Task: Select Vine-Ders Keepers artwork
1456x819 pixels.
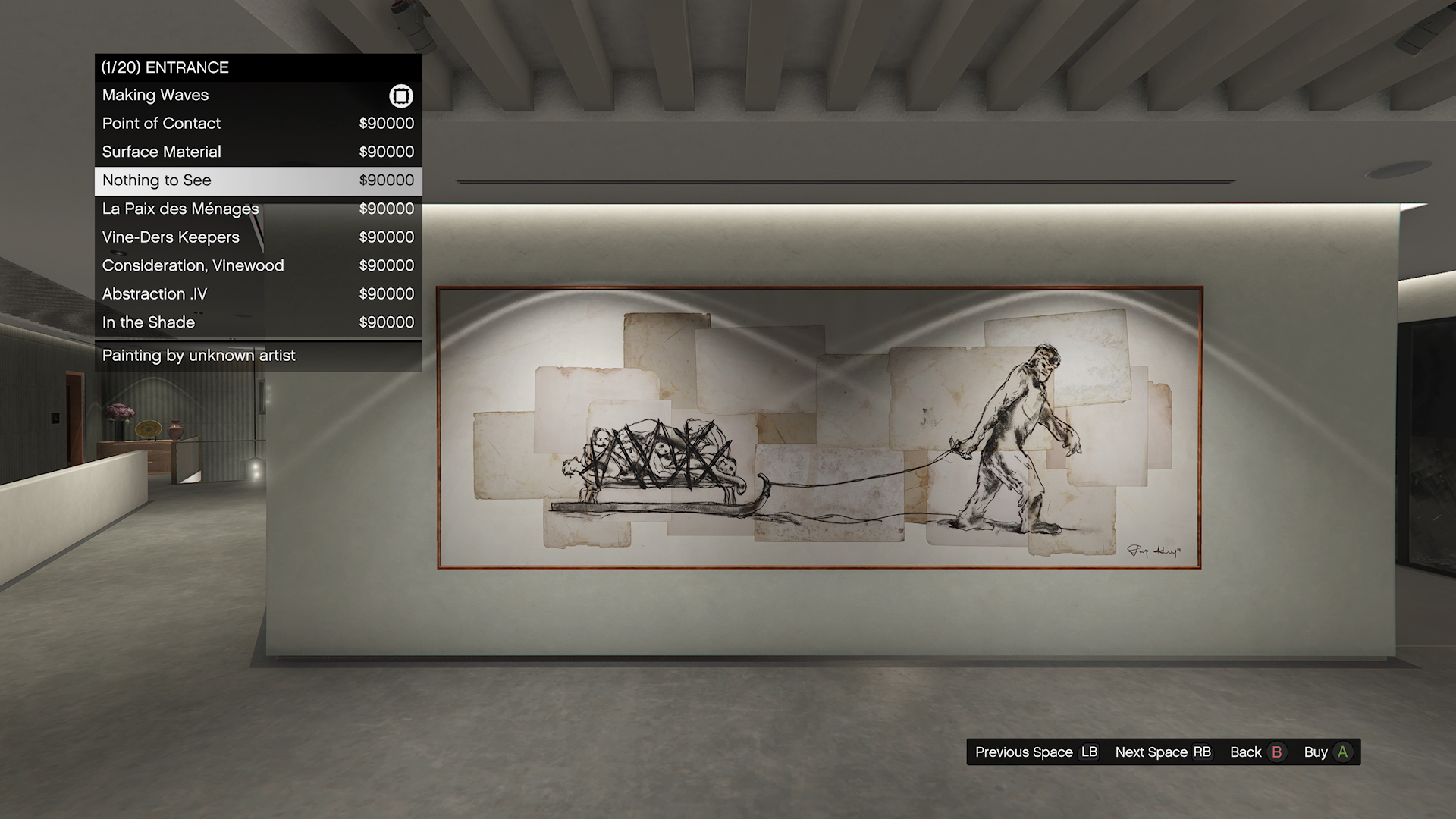Action: pos(258,237)
